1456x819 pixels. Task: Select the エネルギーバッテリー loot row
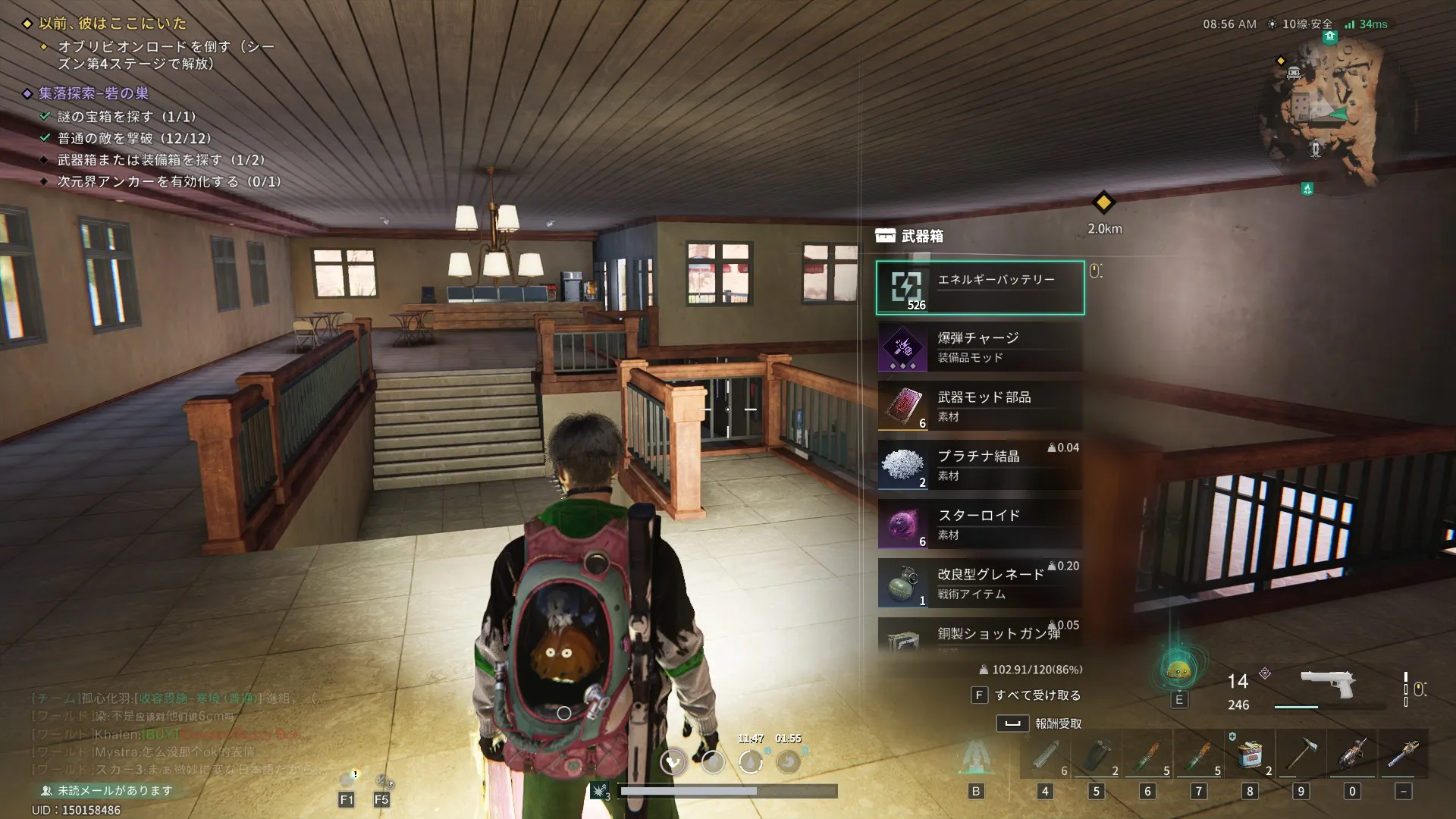(980, 288)
